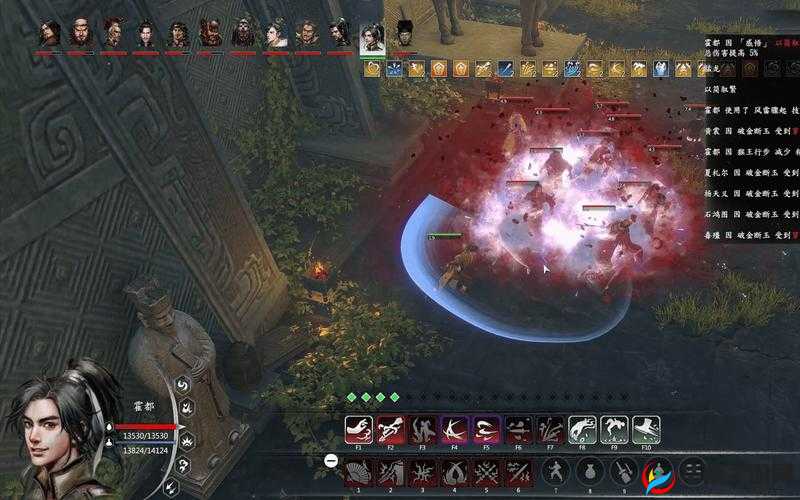Choose the burst icon next to the health bar

(187, 440)
